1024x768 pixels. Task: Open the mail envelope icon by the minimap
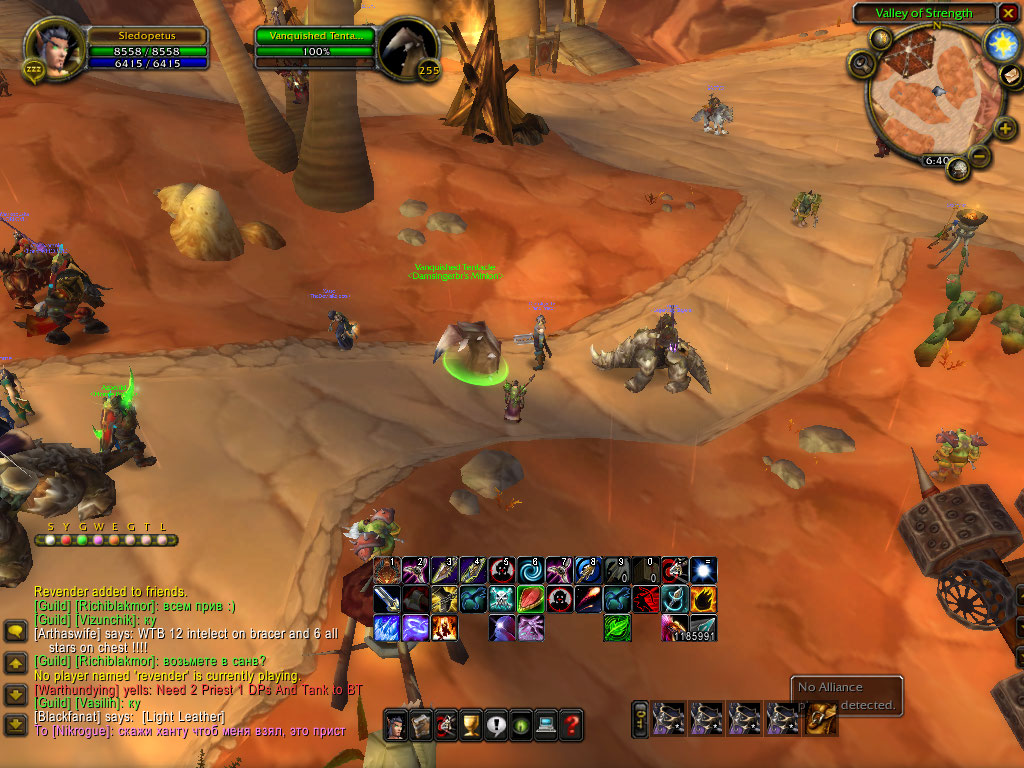1012,75
